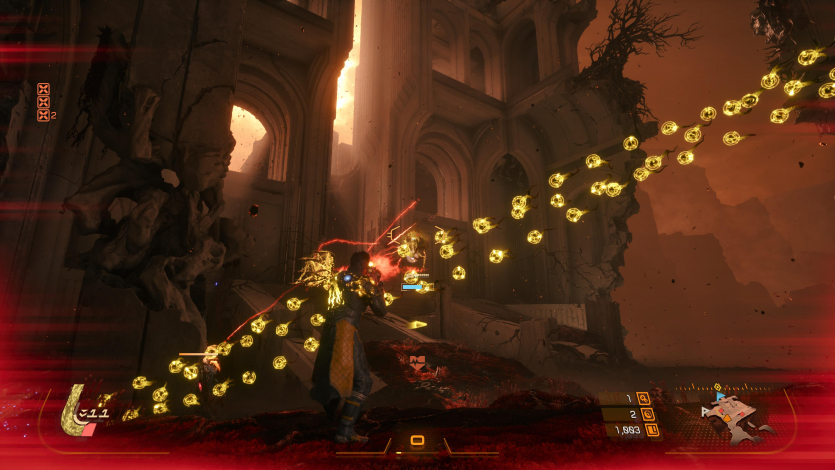Image resolution: width=835 pixels, height=470 pixels.
Task: Click the yellow objective marker on the compass
Action: click(717, 385)
